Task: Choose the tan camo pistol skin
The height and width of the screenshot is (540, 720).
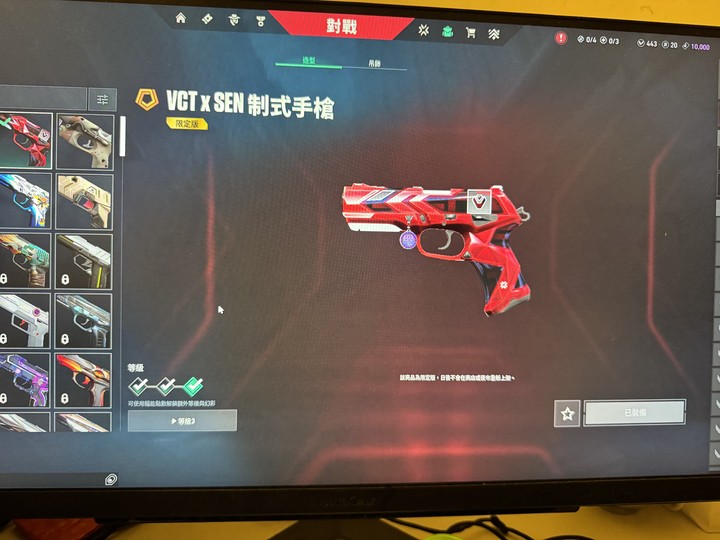Action: click(x=84, y=140)
